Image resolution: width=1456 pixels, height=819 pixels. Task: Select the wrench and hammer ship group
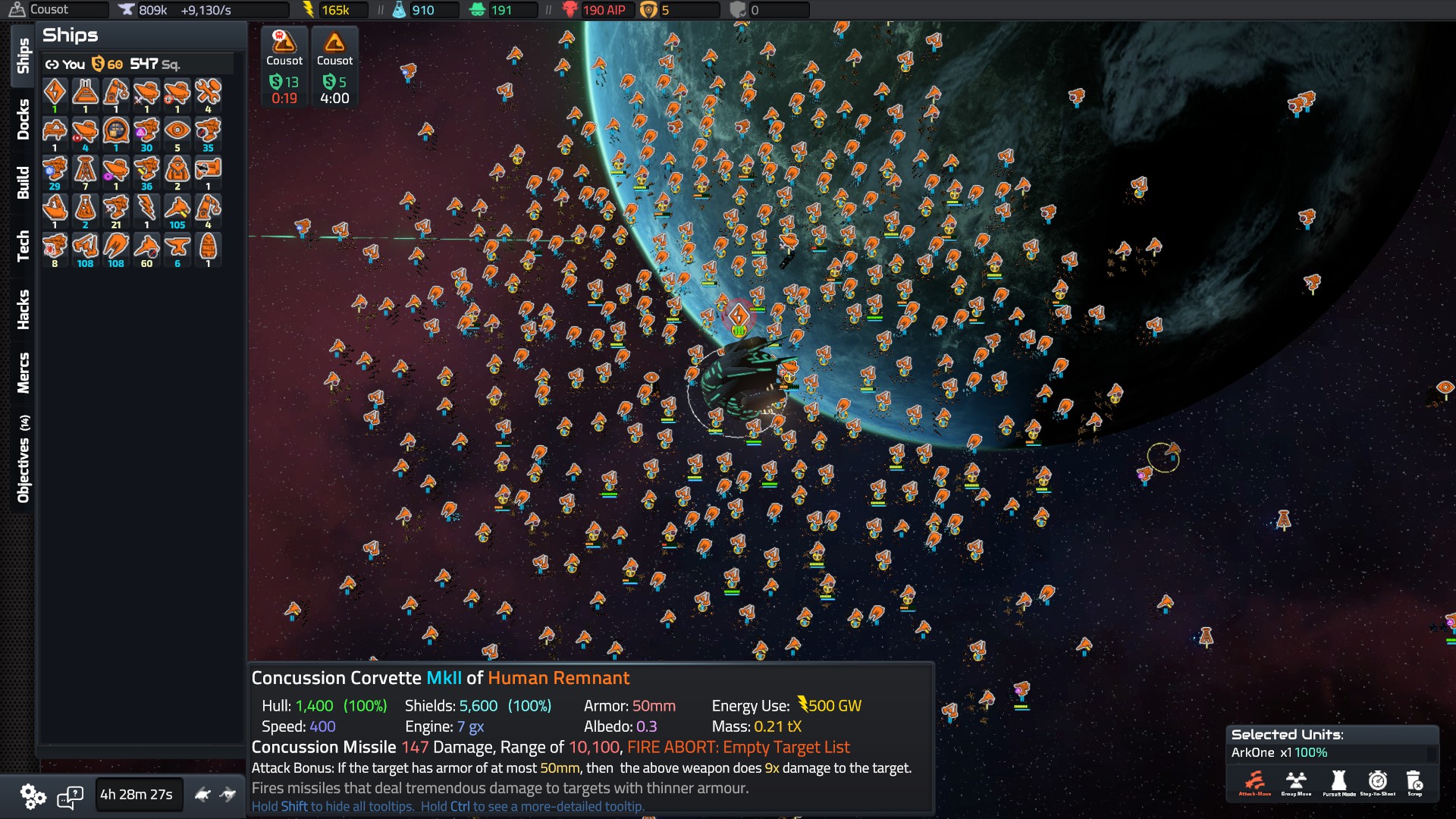(208, 93)
